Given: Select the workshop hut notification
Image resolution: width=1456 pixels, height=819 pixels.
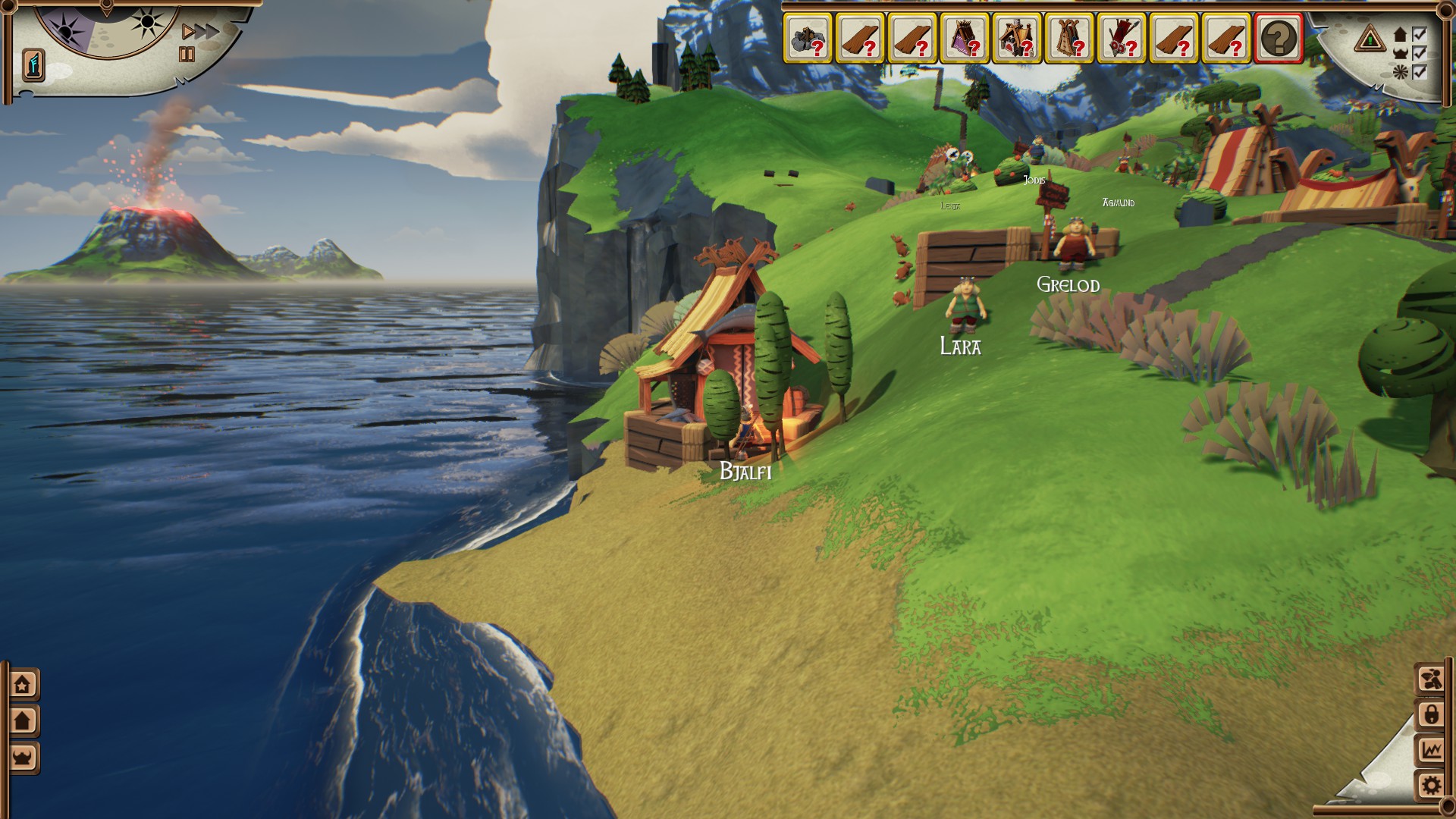Looking at the screenshot, I should tap(1017, 38).
